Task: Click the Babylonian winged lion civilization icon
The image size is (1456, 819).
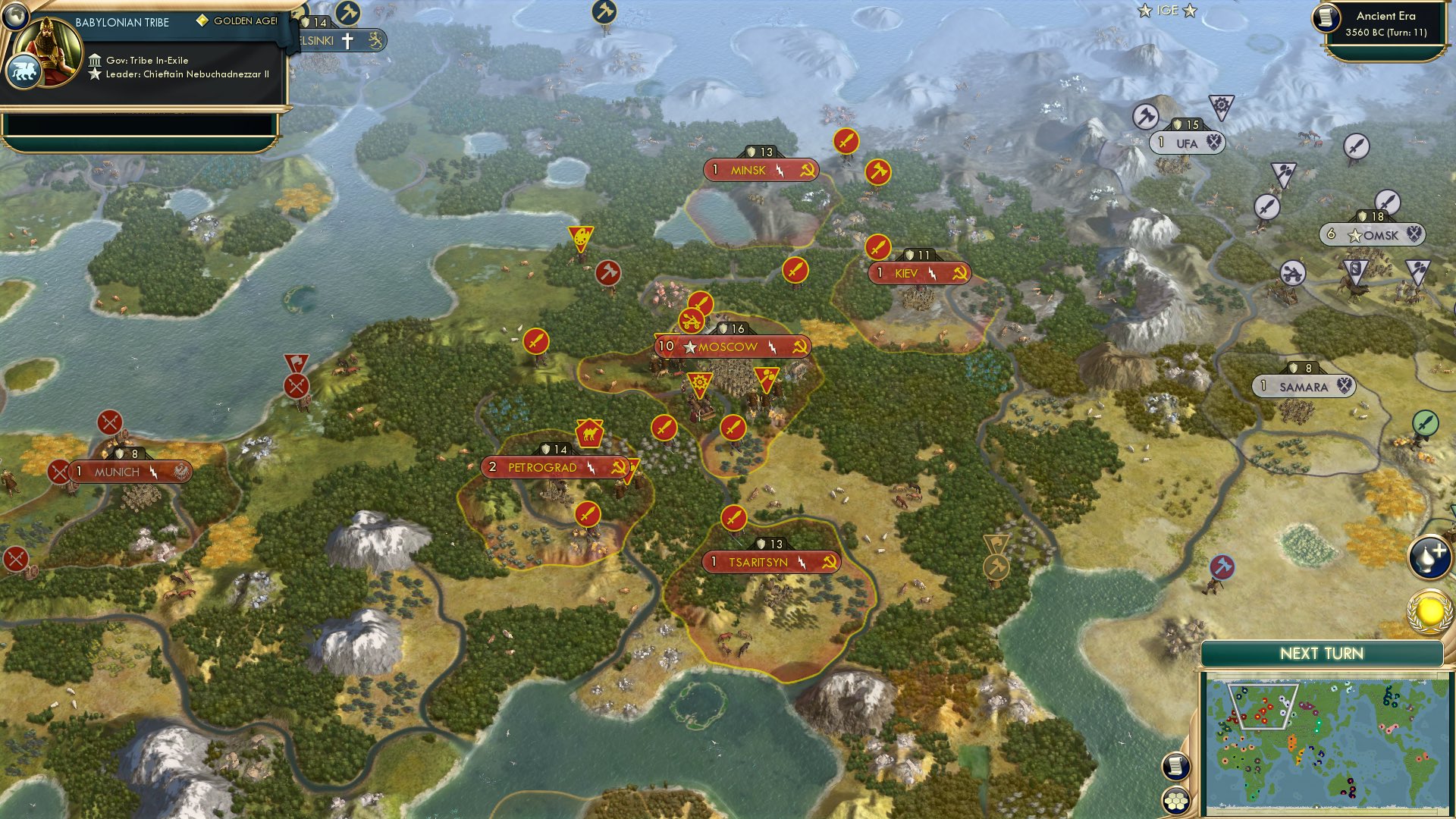Action: point(25,71)
